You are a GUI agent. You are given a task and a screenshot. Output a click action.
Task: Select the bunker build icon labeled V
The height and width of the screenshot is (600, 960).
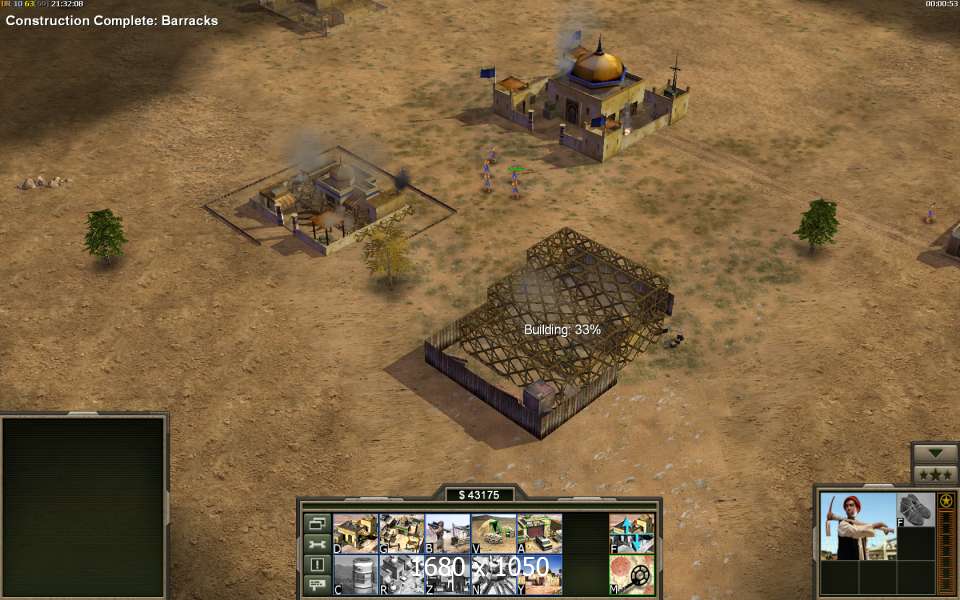click(493, 533)
